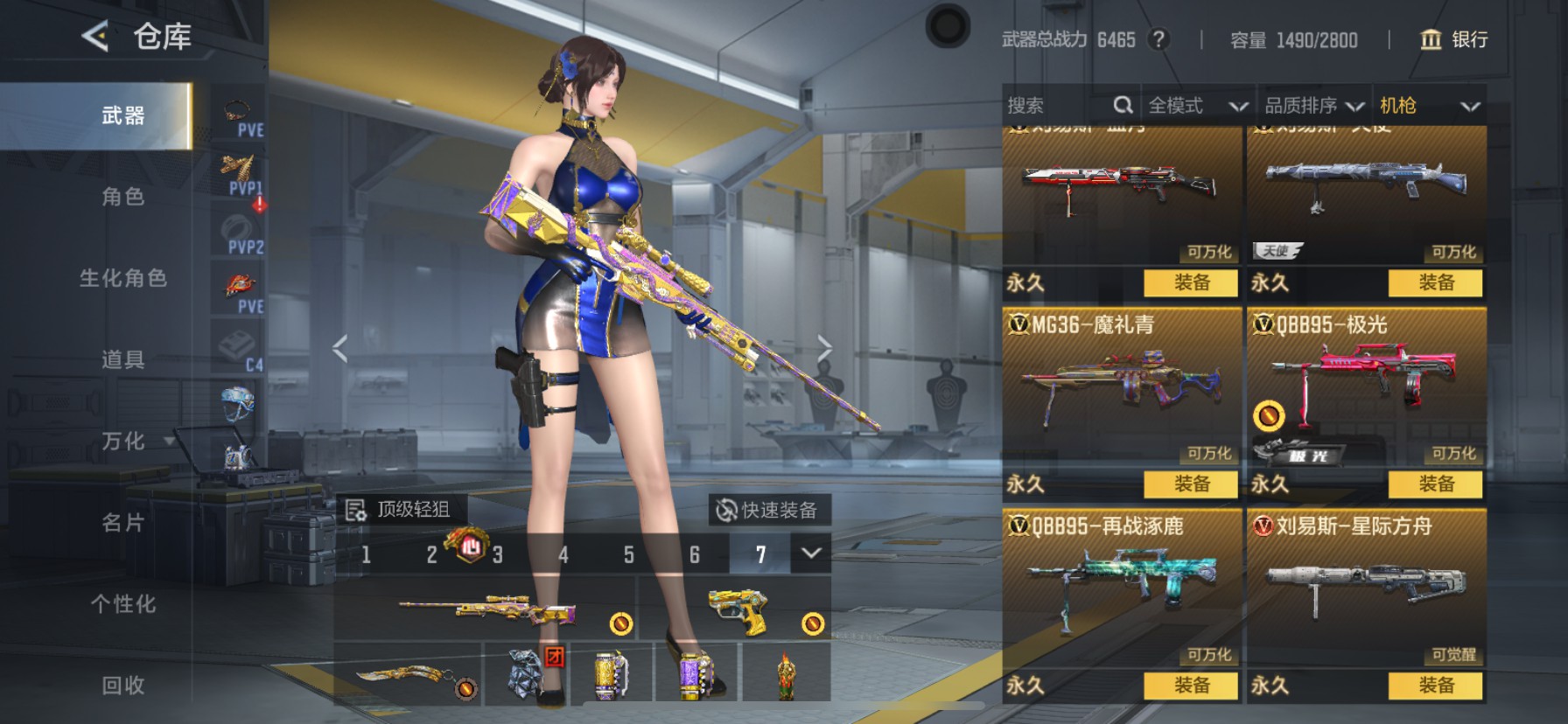Switch to the 角色 tab

pos(122,197)
